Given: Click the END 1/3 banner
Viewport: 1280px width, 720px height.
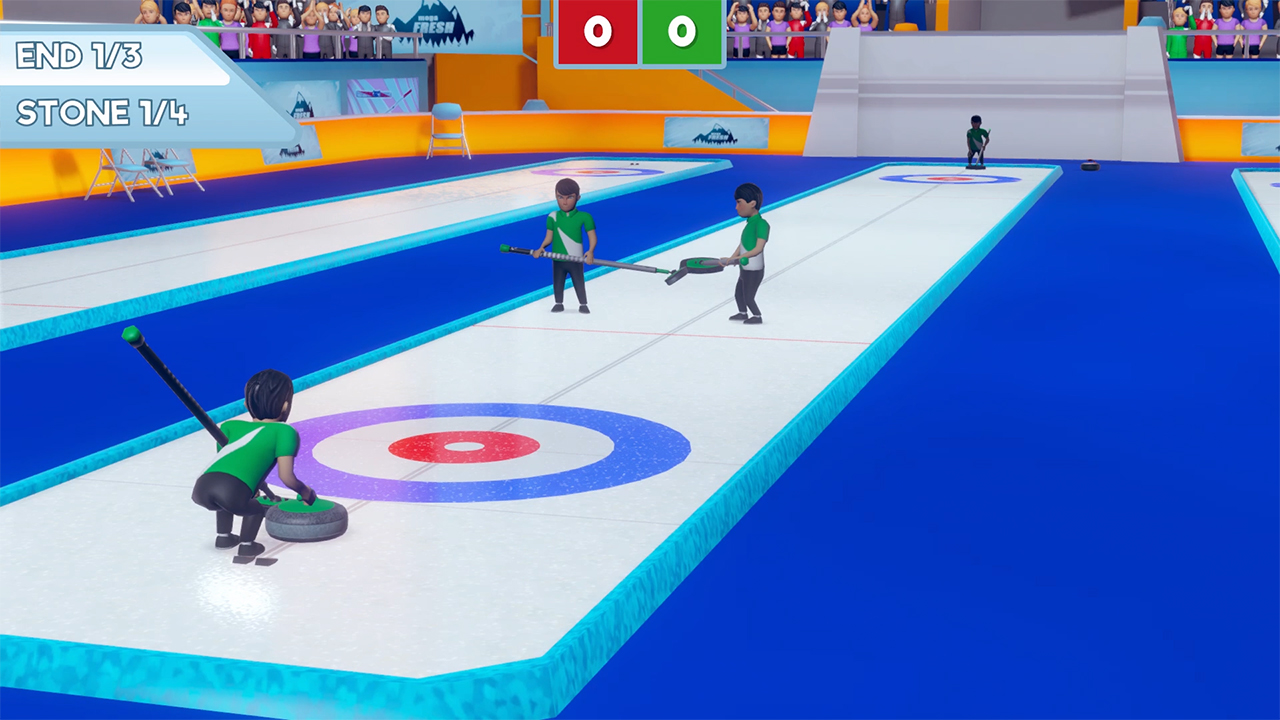Looking at the screenshot, I should point(80,55).
